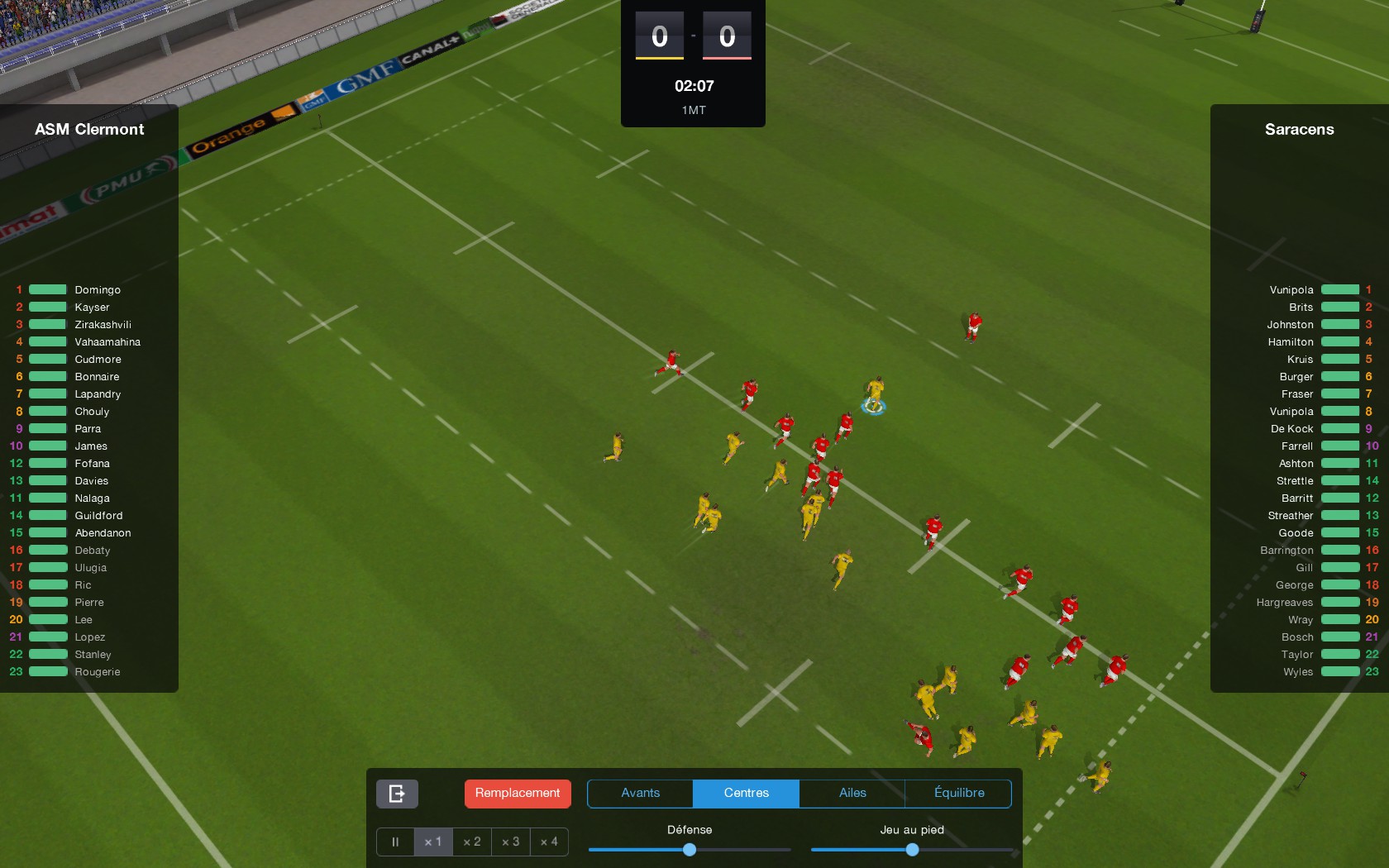
Task: Select the ×1 playback speed
Action: pyautogui.click(x=433, y=842)
